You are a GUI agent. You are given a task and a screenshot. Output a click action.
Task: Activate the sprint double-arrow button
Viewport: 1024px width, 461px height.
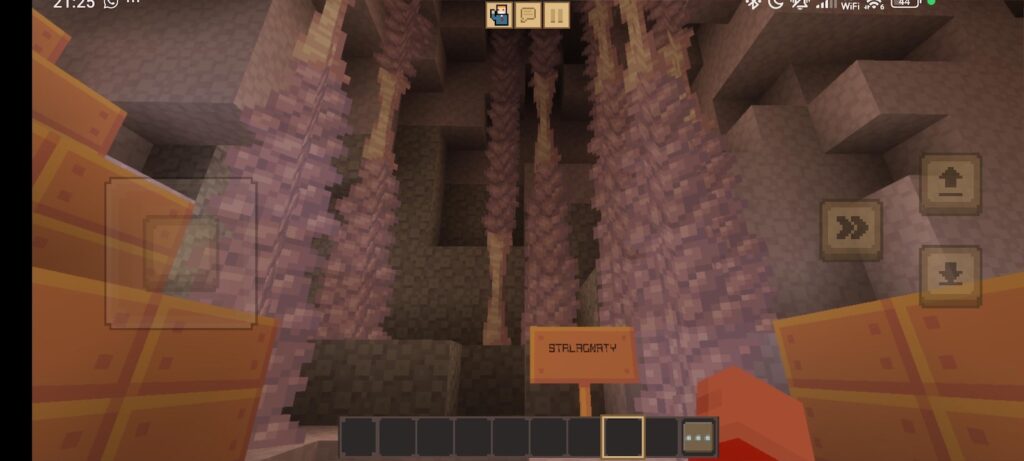click(851, 230)
